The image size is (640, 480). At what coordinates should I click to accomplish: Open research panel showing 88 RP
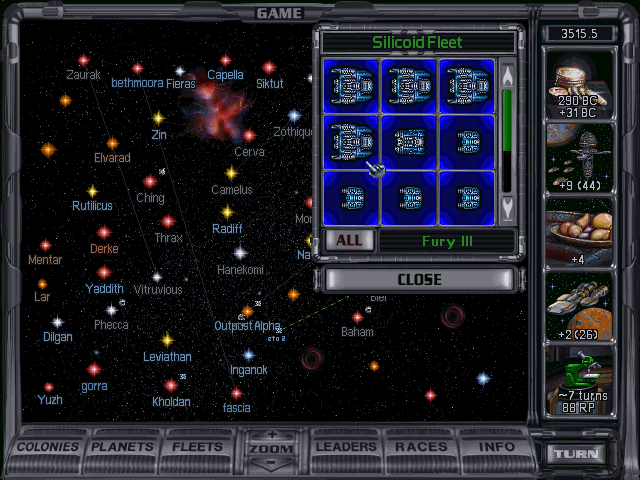(579, 381)
